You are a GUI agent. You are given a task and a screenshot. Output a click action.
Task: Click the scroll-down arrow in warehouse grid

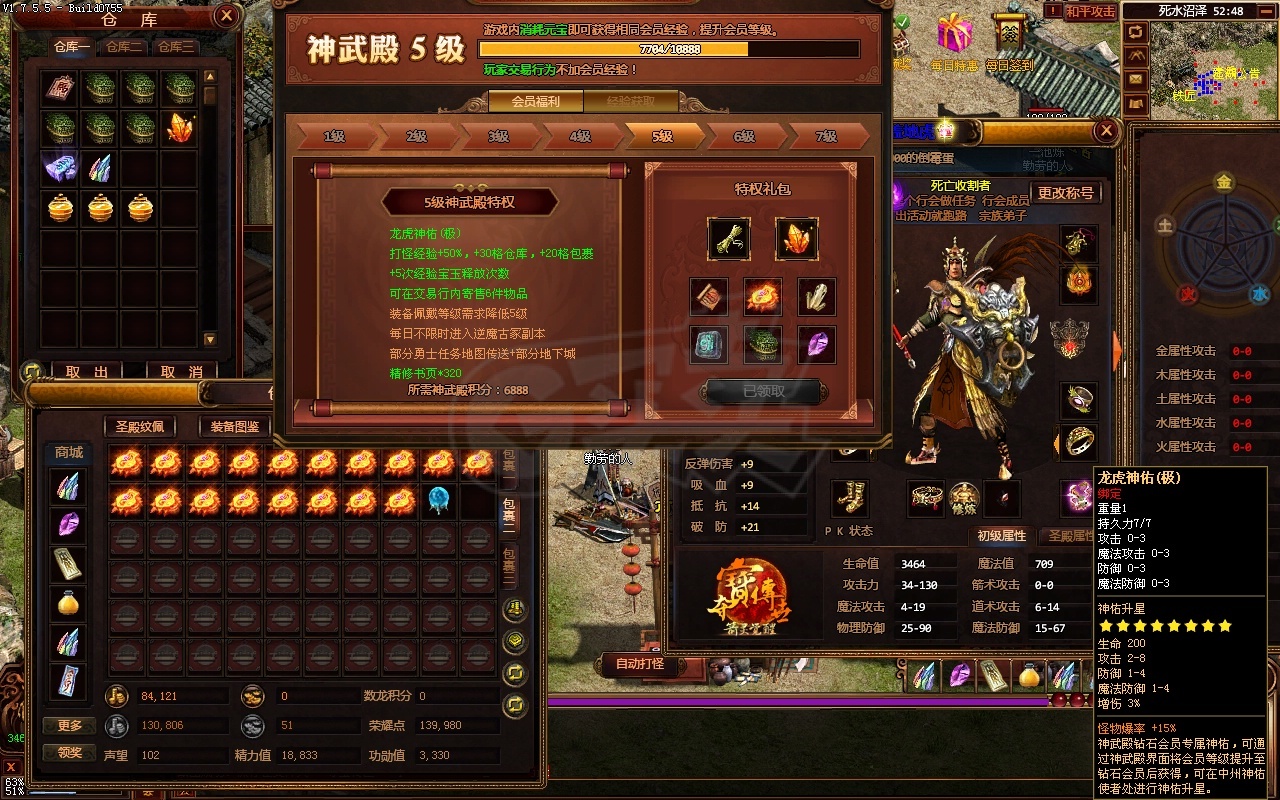click(x=210, y=339)
